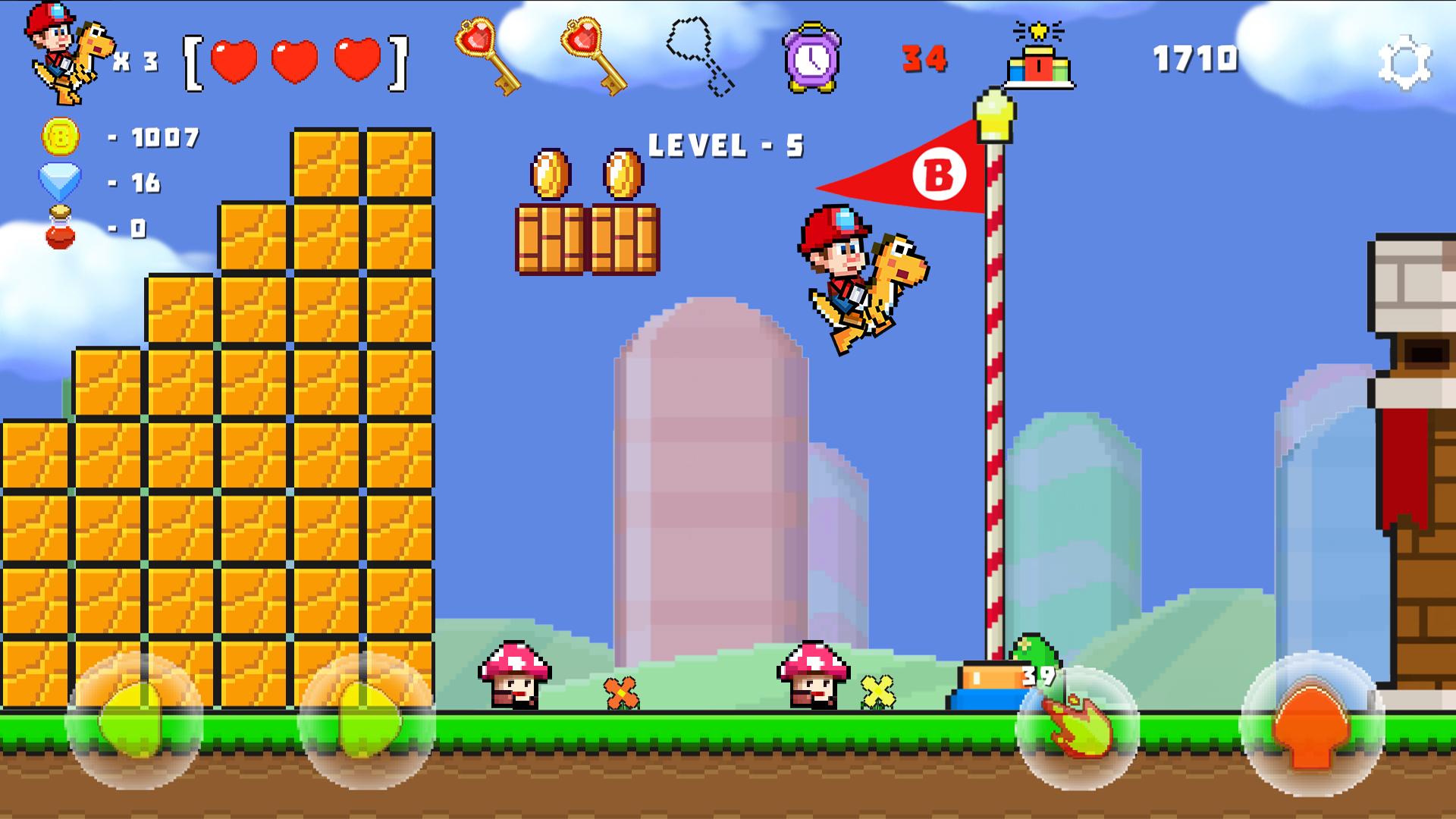Select the purple alarm clock timer icon

point(811,58)
